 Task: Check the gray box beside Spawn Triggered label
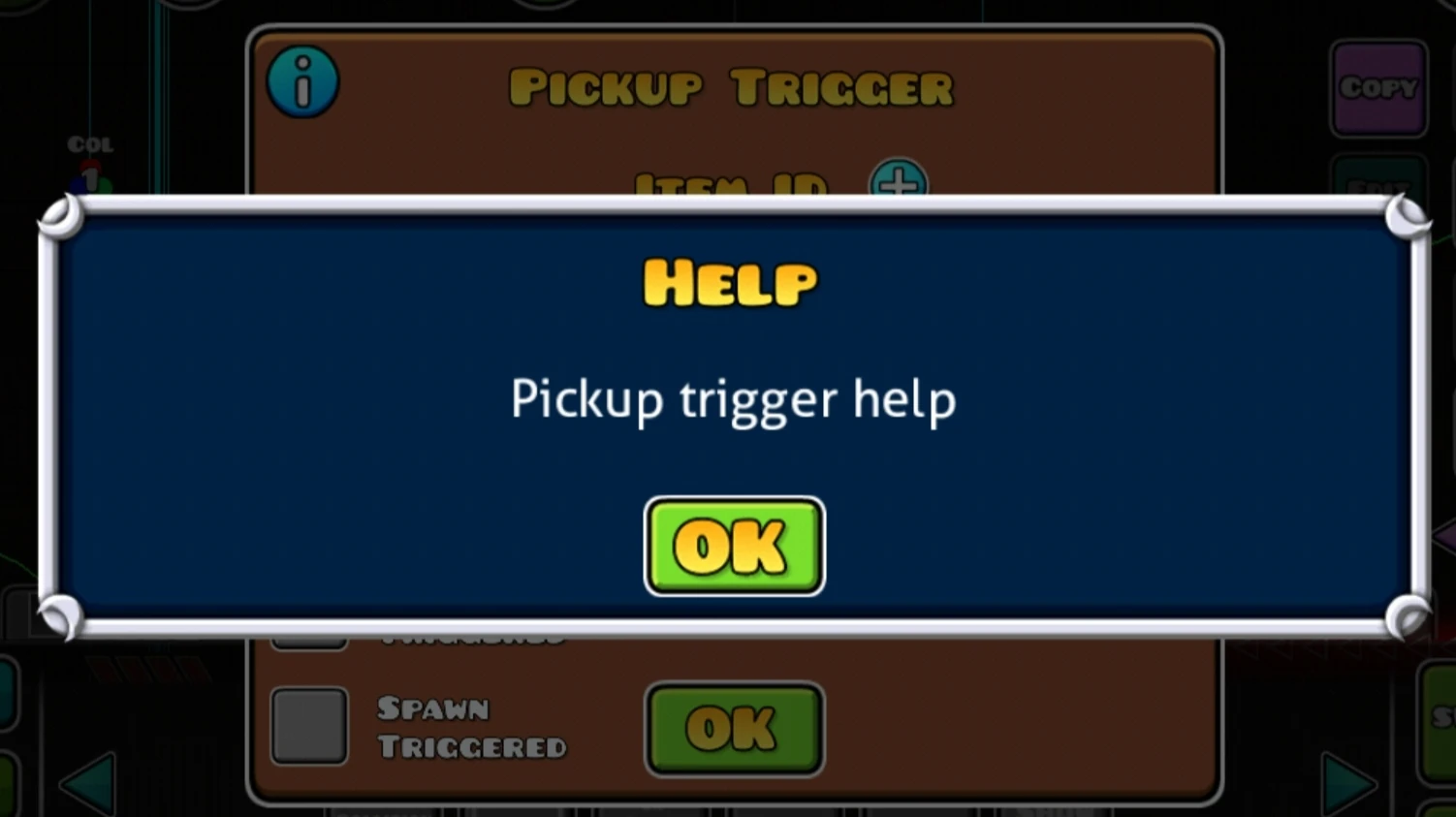click(309, 726)
